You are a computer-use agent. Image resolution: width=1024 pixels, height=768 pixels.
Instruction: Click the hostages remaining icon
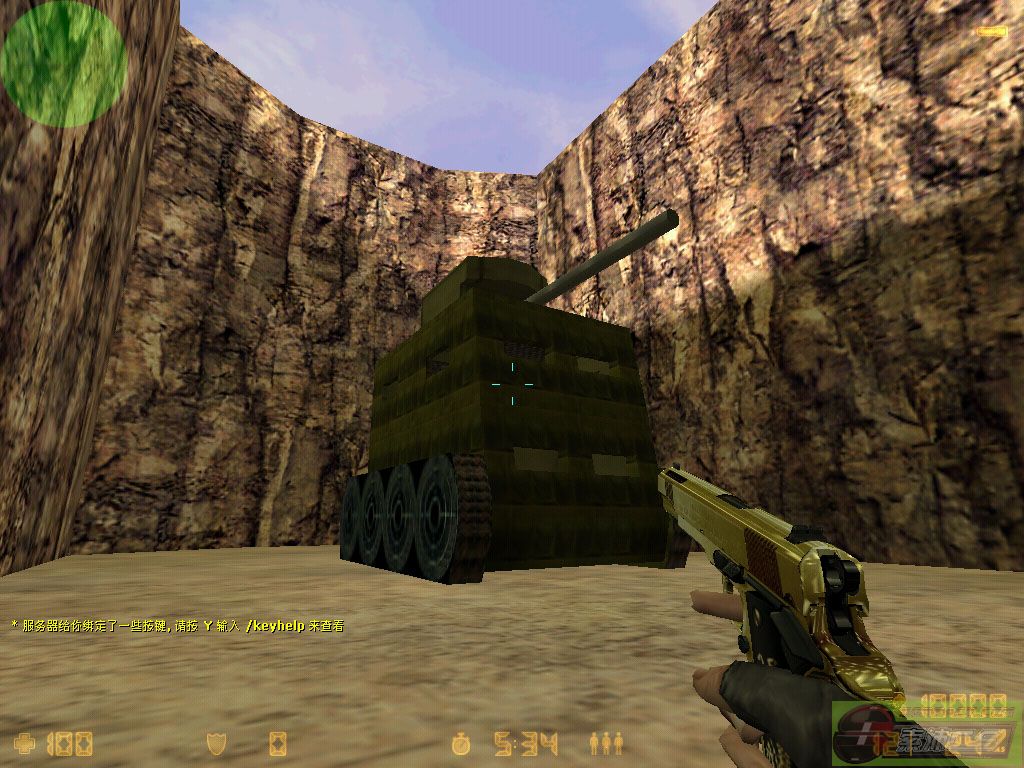606,743
